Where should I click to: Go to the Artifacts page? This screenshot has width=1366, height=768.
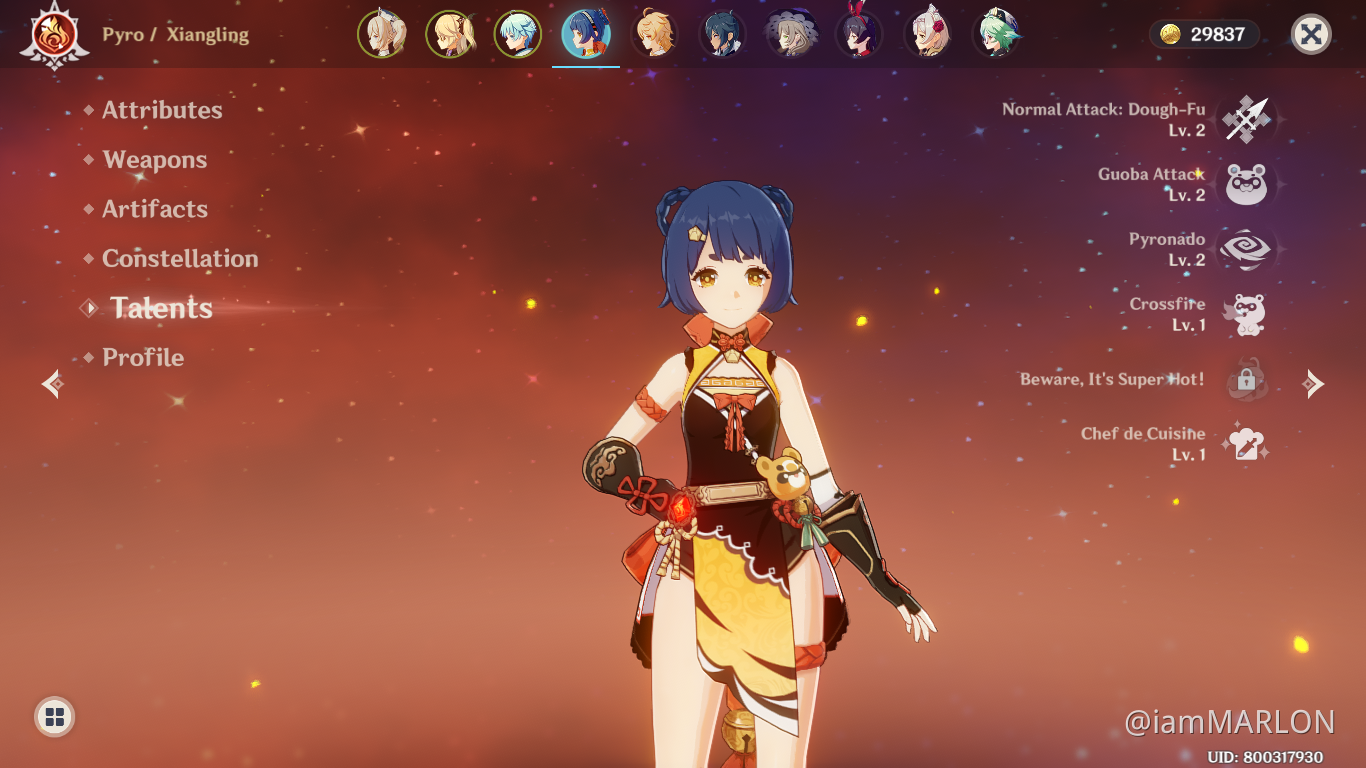[155, 209]
